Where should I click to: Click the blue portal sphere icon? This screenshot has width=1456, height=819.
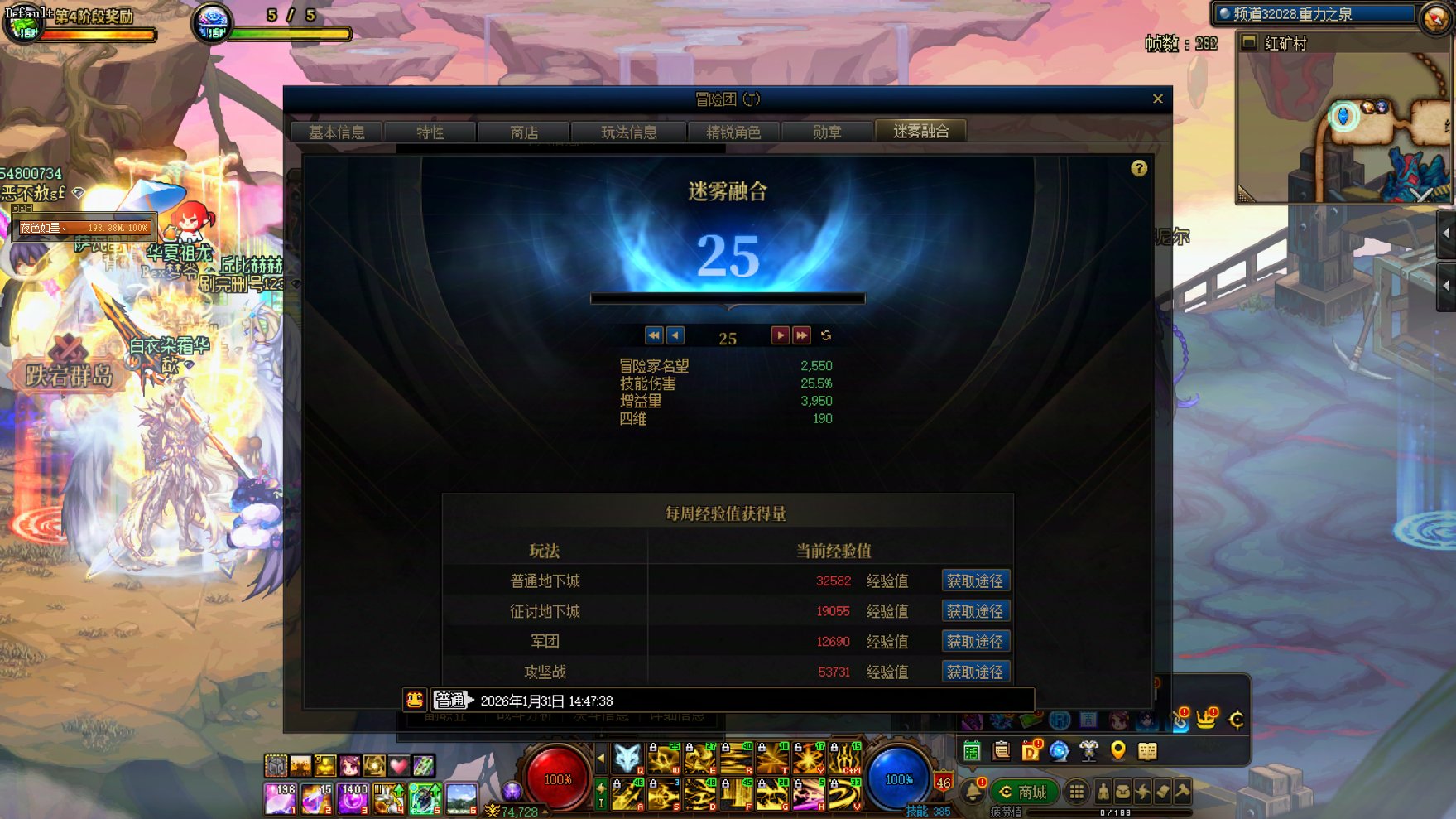1059,753
